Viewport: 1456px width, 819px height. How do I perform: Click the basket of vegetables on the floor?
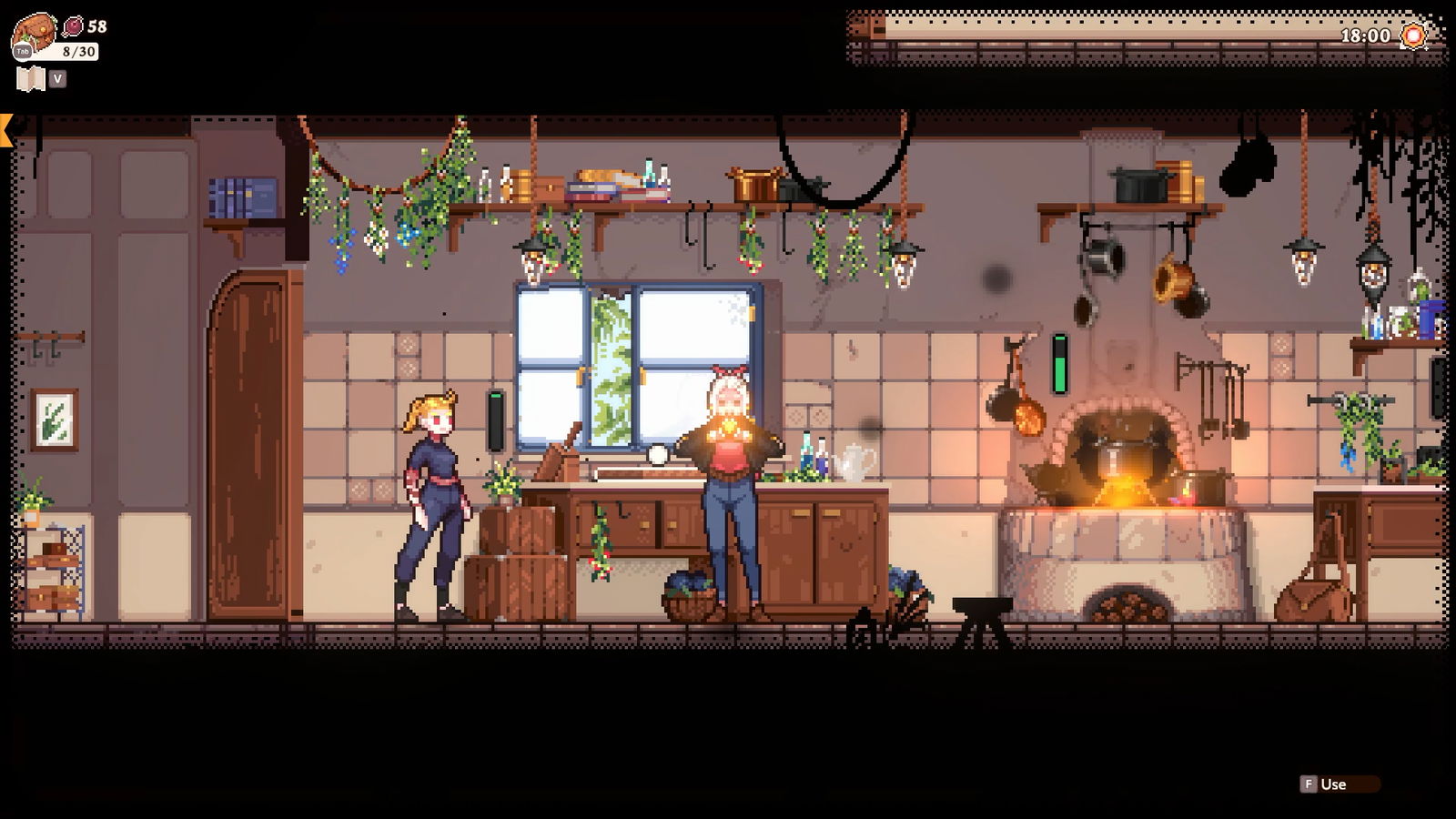click(690, 596)
